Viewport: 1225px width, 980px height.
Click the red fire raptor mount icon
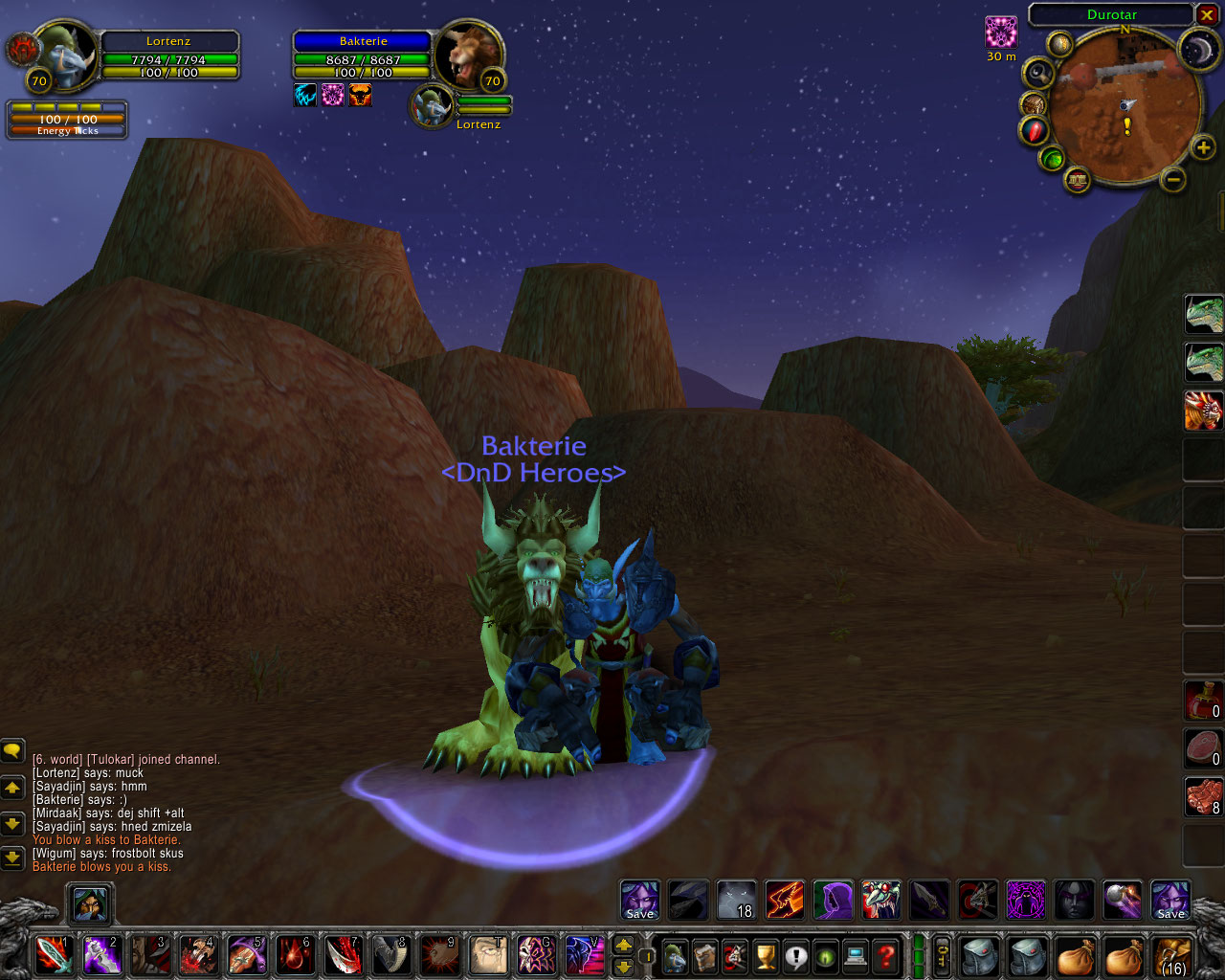(1203, 411)
